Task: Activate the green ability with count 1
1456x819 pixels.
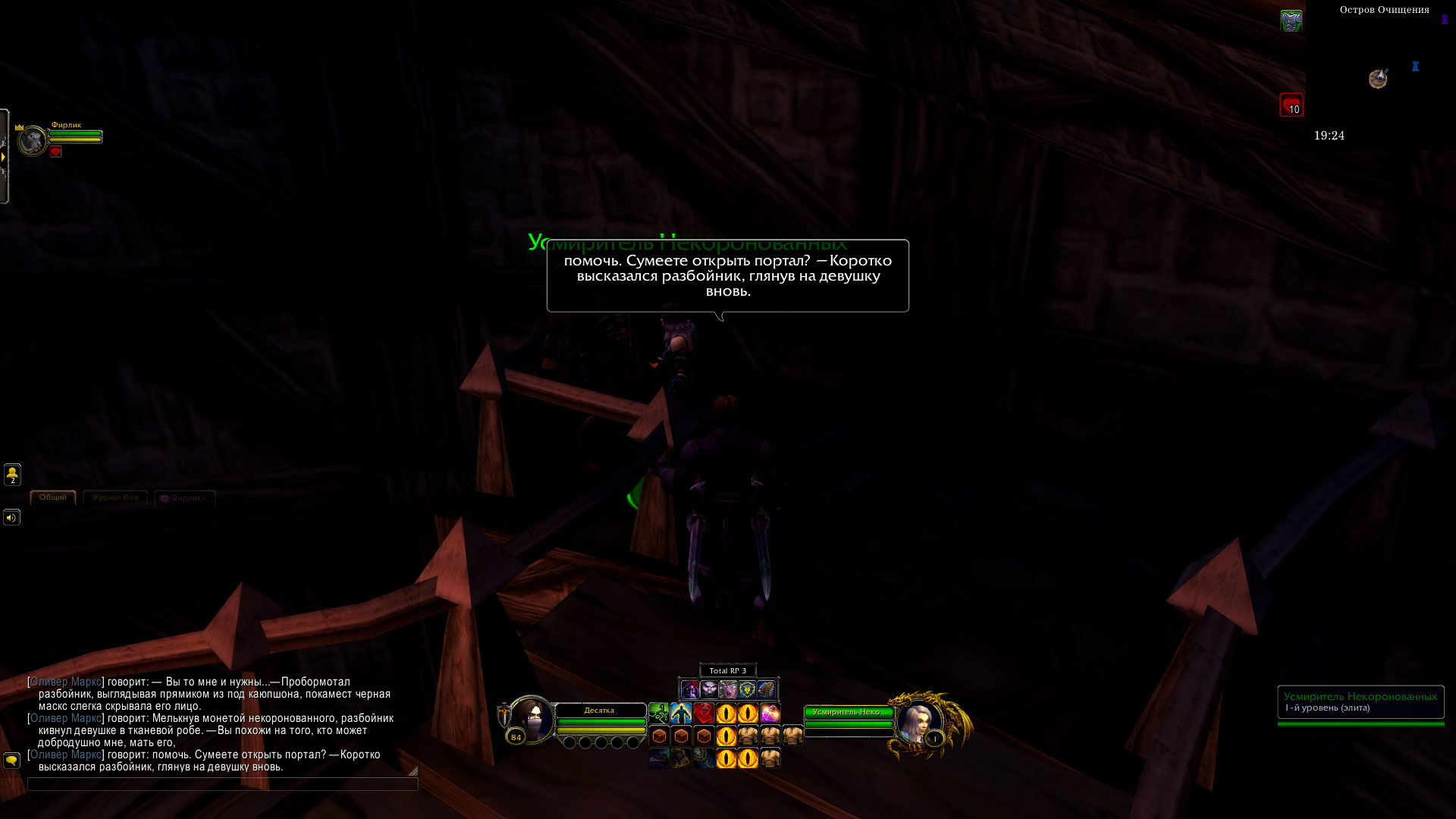Action: pyautogui.click(x=659, y=714)
